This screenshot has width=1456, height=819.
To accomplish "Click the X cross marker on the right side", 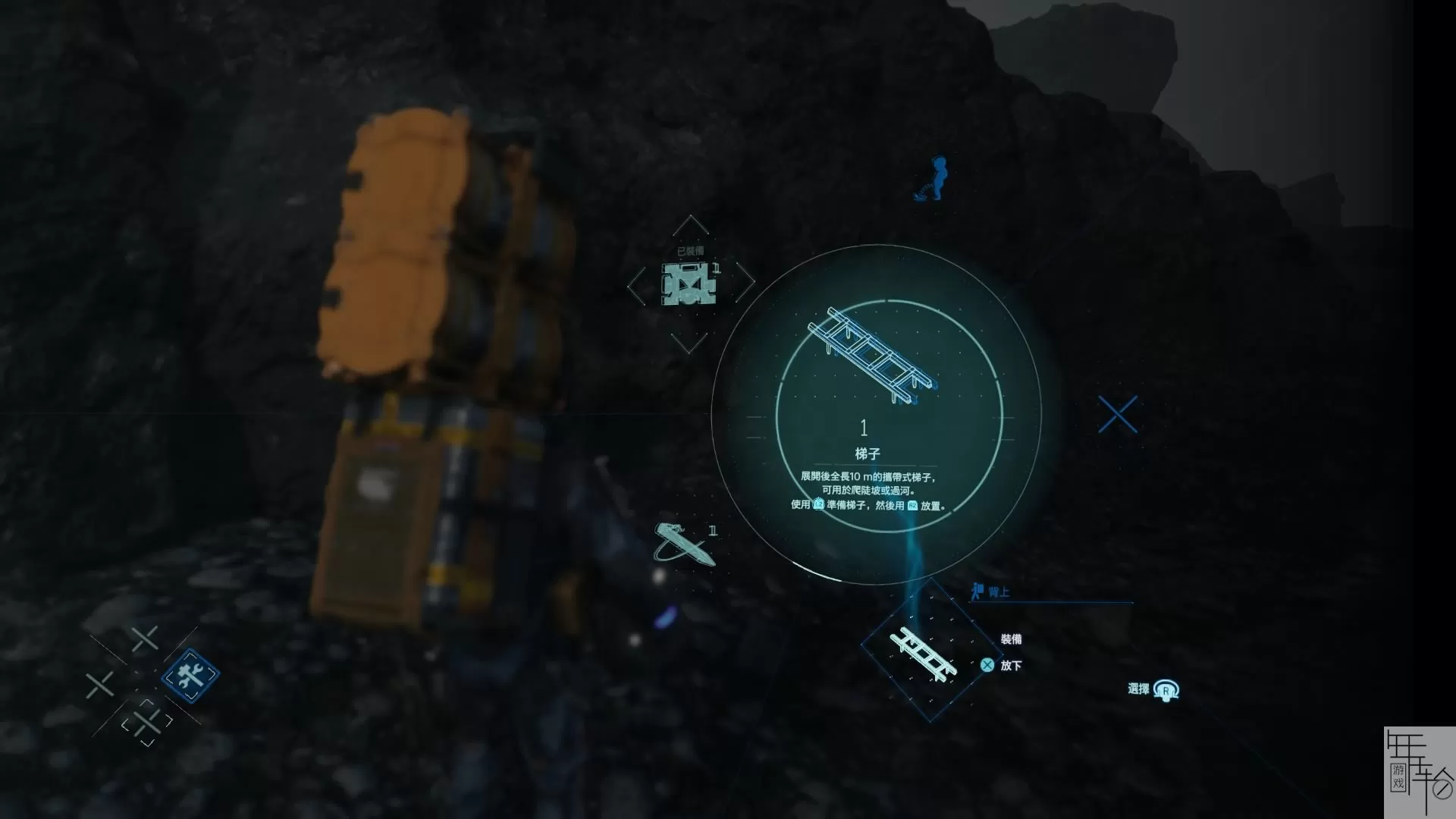I will coord(1118,414).
